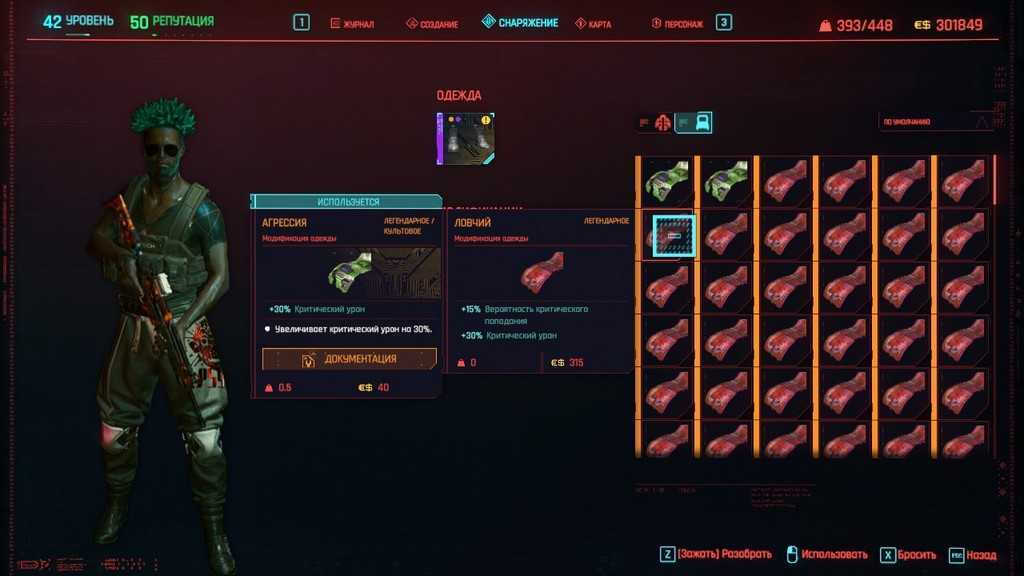Click the red inventory filter icon
The image size is (1024, 576).
tap(661, 123)
